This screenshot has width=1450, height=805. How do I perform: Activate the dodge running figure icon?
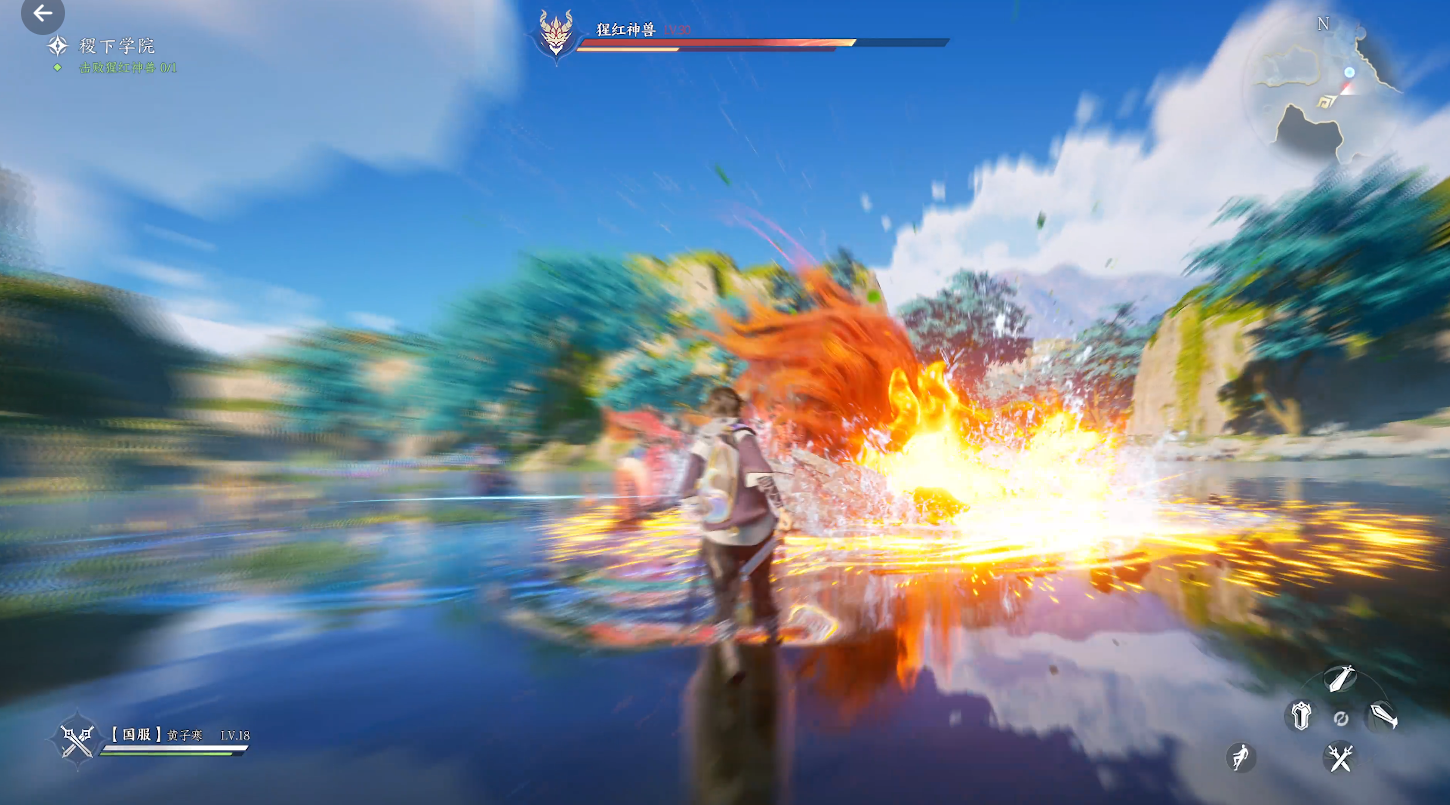click(1241, 757)
